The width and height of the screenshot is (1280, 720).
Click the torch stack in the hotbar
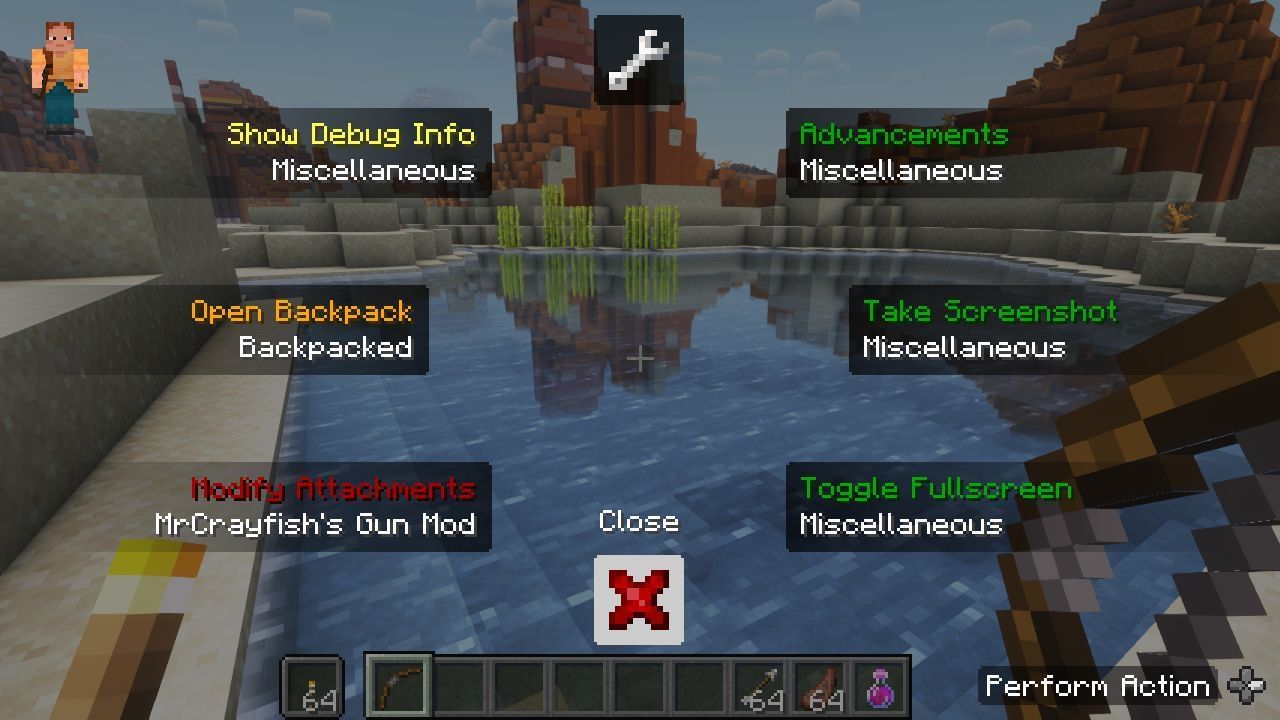(x=314, y=686)
